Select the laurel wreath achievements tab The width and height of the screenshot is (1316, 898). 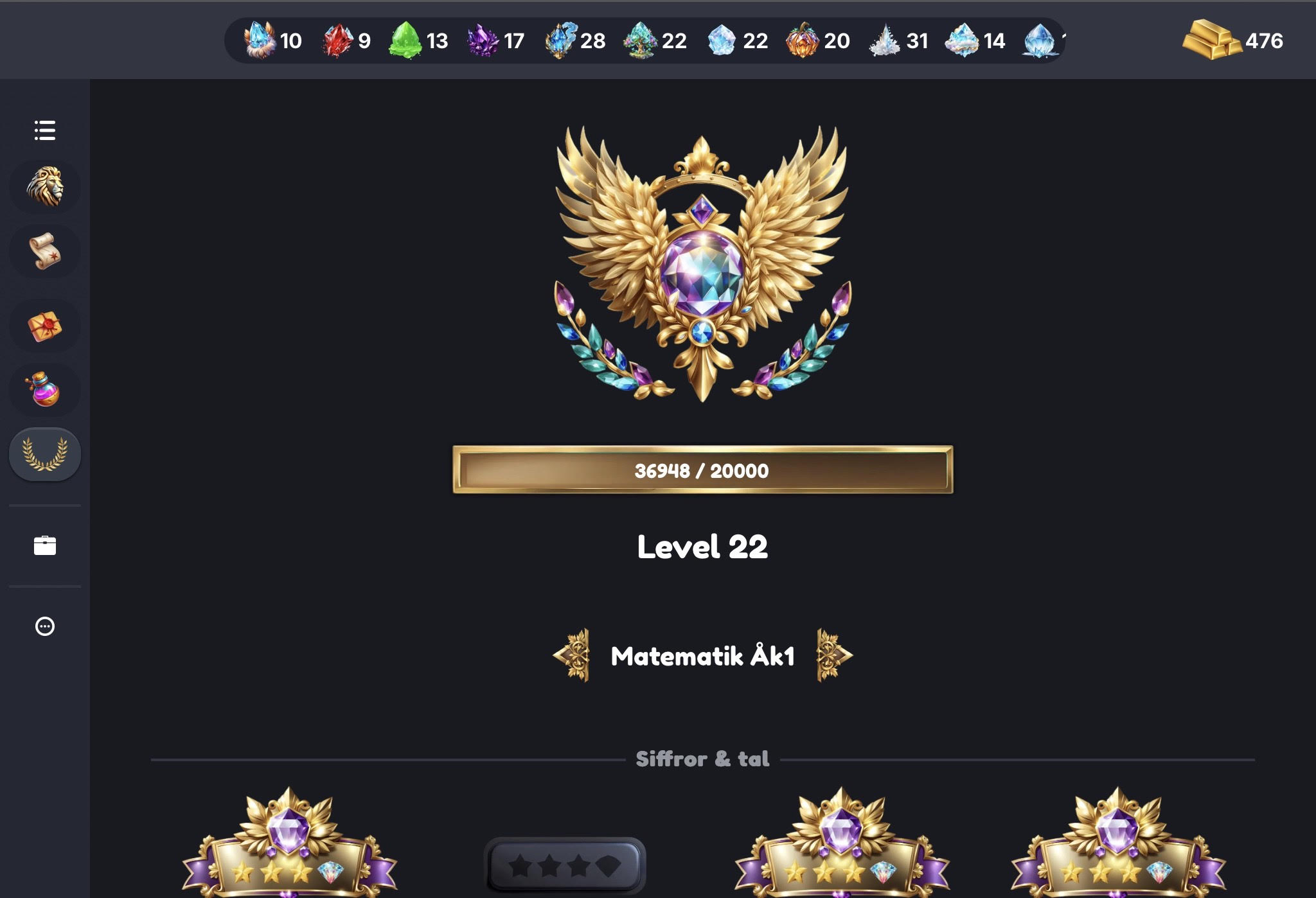[x=45, y=454]
